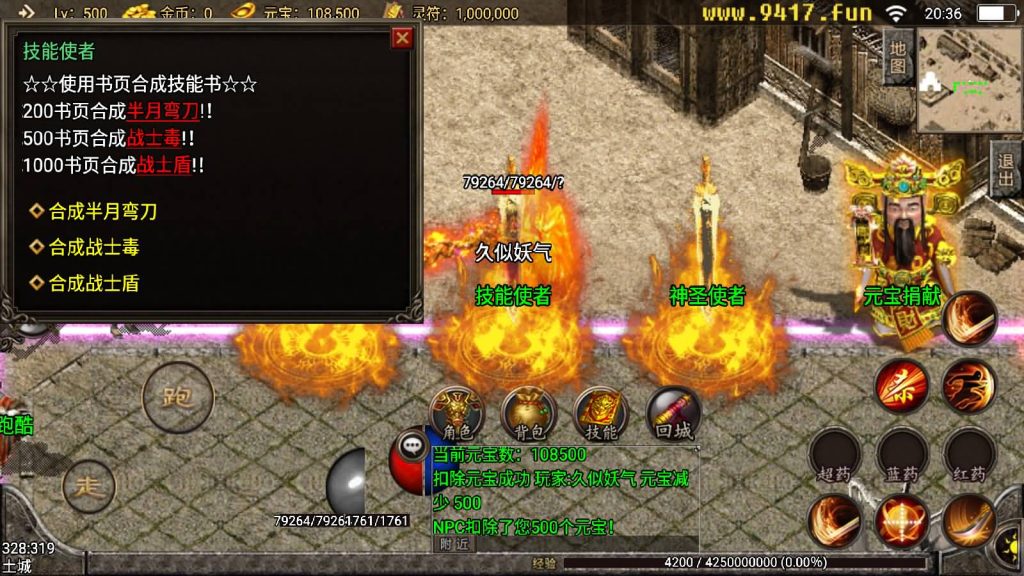Select the 合成战士毒 option
The image size is (1024, 576).
(94, 247)
